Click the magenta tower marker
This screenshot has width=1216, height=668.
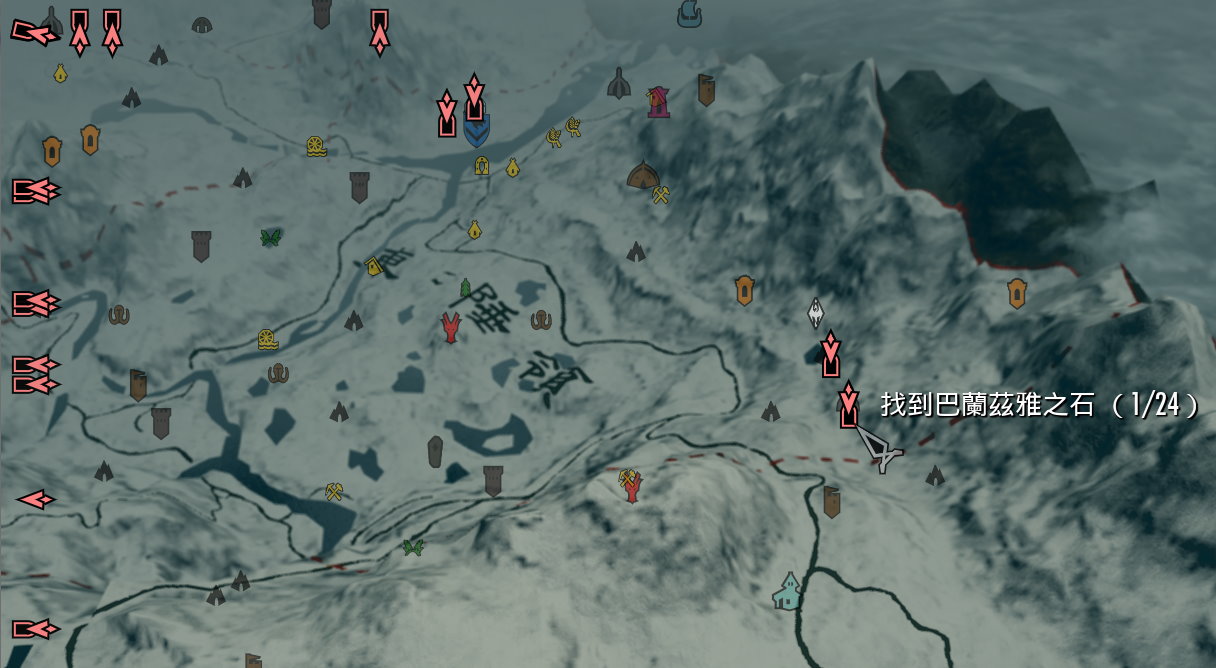point(658,102)
